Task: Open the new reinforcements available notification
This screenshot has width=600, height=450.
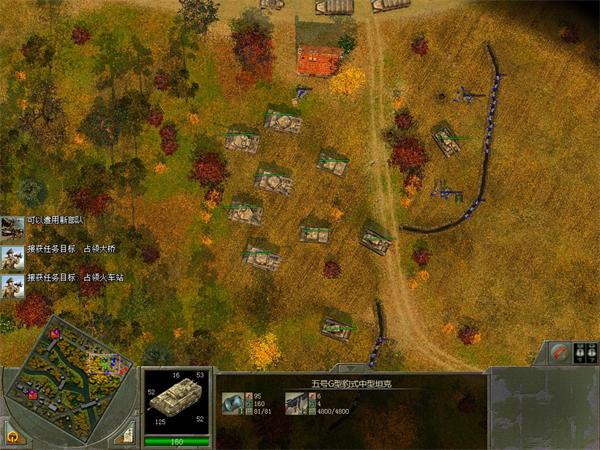Action: 13,226
